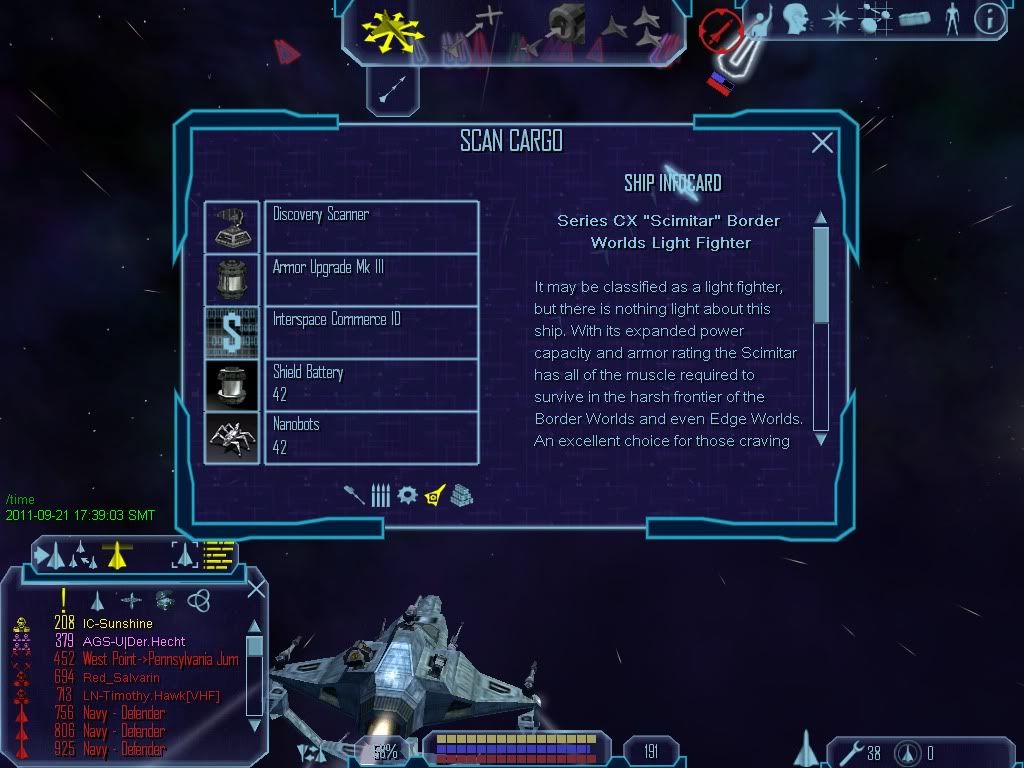Filter cargo by the screwdriver weapons icon

354,495
